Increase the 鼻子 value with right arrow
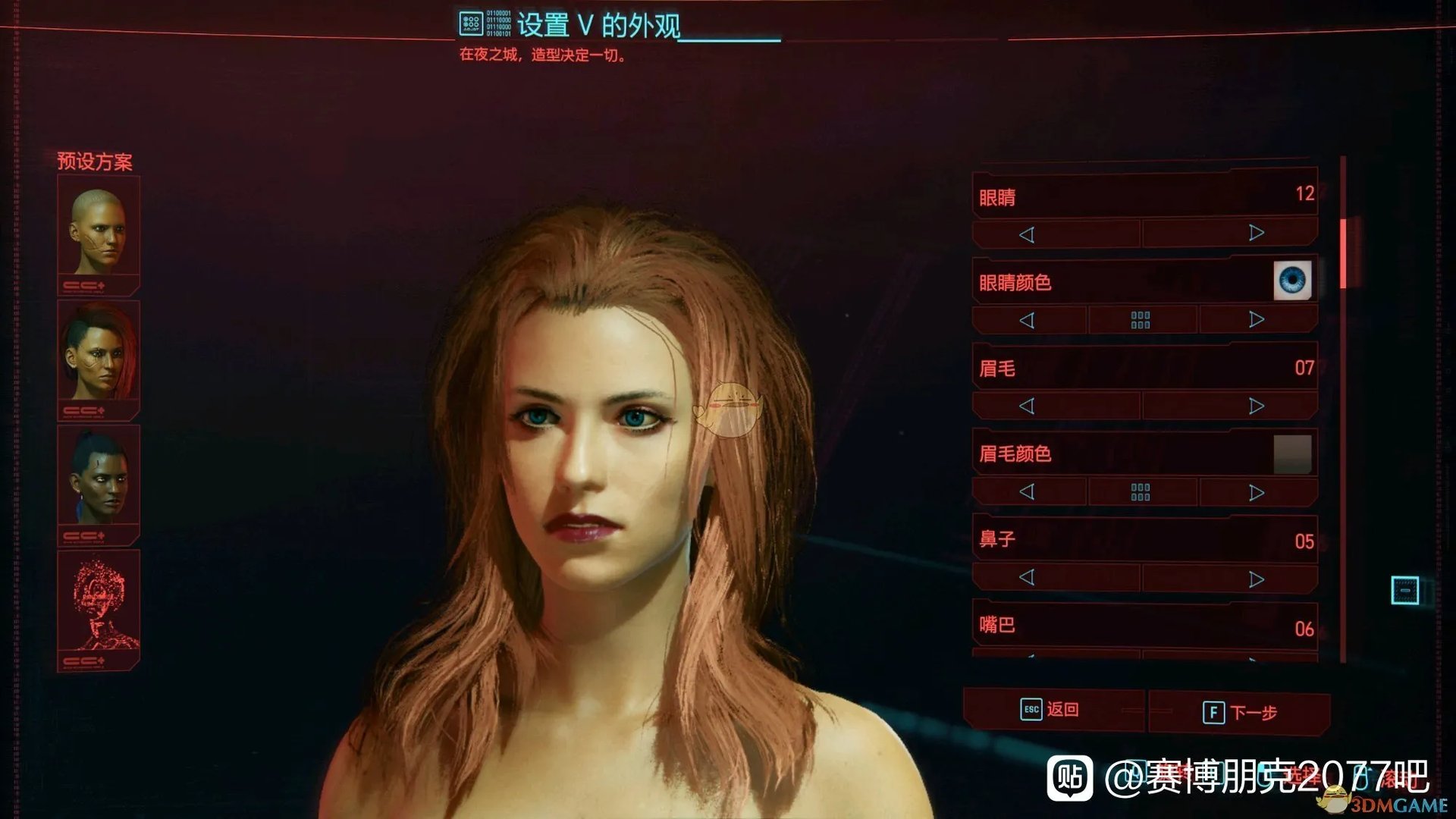This screenshot has height=819, width=1456. tap(1255, 578)
